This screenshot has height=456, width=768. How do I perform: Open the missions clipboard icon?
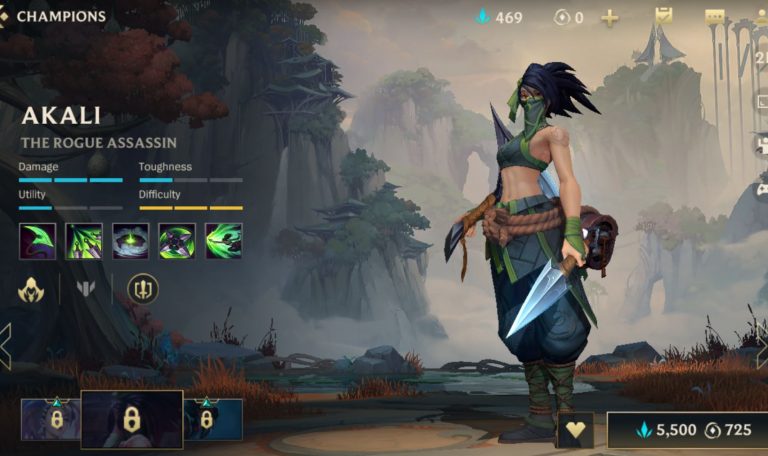point(663,16)
